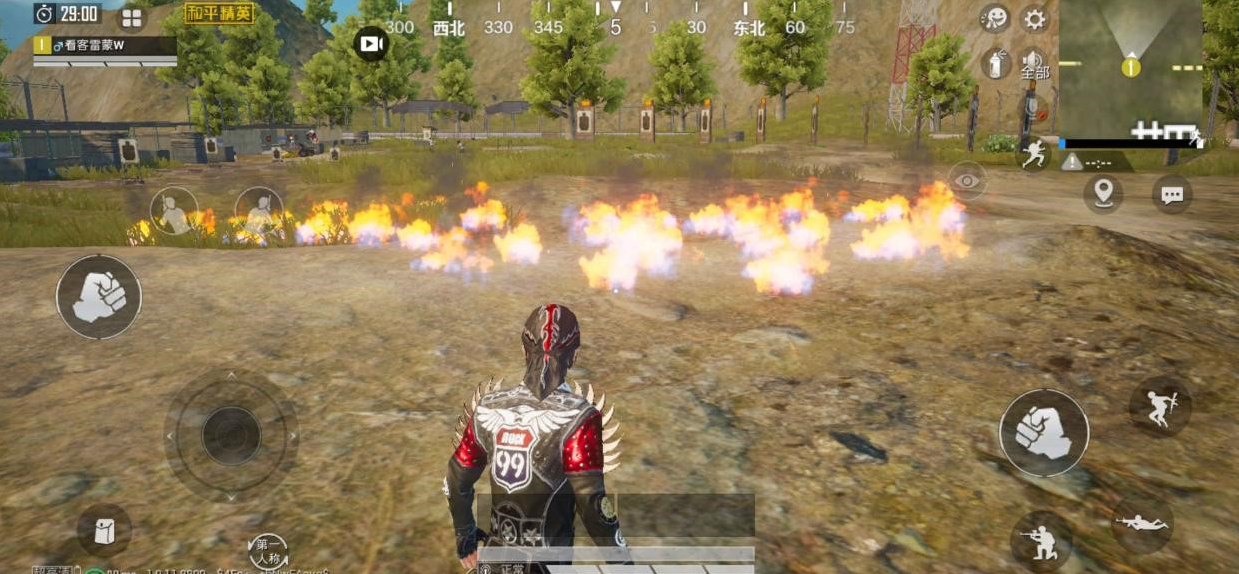Toggle the 第一人称 first-person view button
The height and width of the screenshot is (574, 1239).
pos(268,551)
